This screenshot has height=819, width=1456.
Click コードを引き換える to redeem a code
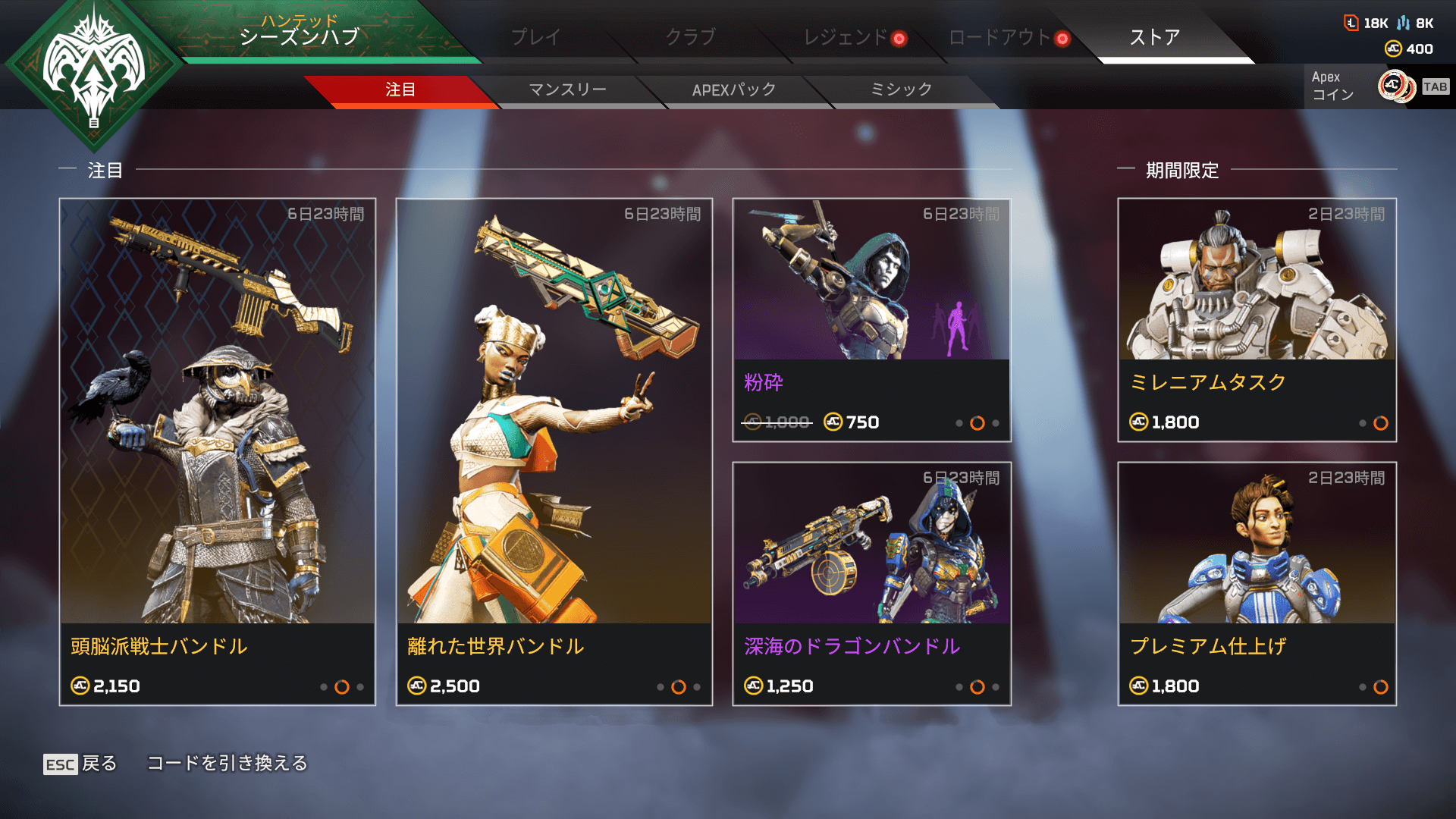coord(227,763)
